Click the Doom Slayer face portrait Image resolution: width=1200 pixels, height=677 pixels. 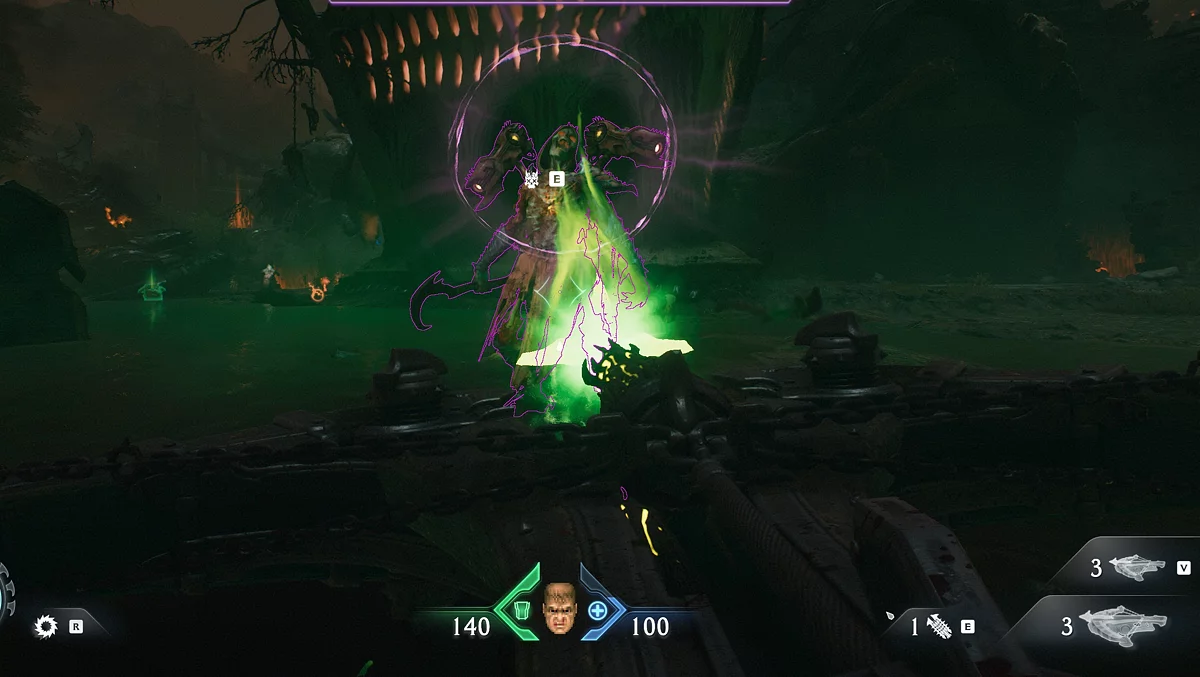(560, 610)
